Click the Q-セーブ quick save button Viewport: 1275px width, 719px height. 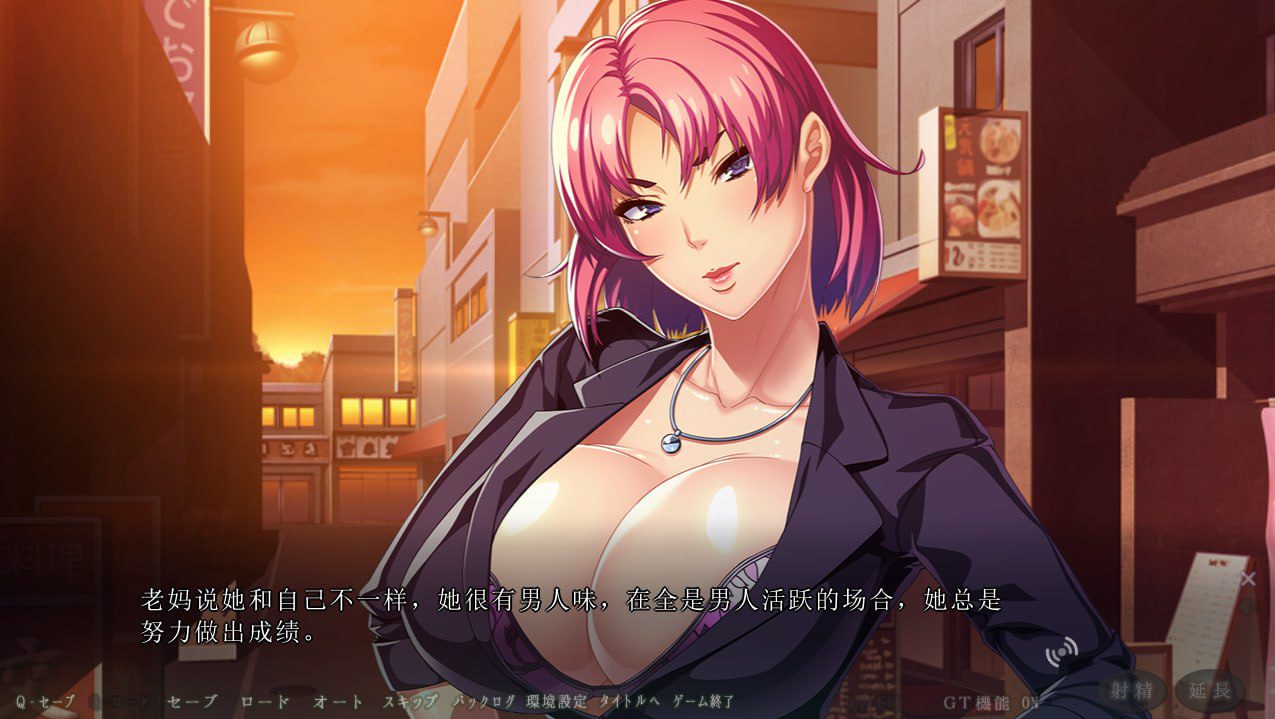click(x=45, y=701)
